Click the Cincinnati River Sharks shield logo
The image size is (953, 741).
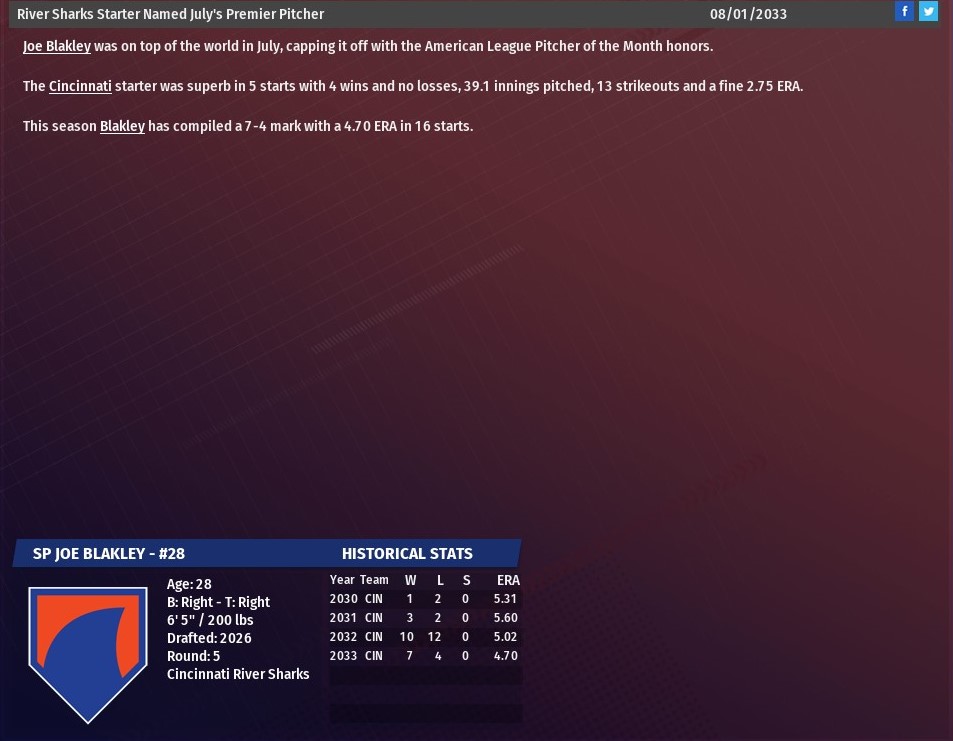[x=88, y=650]
